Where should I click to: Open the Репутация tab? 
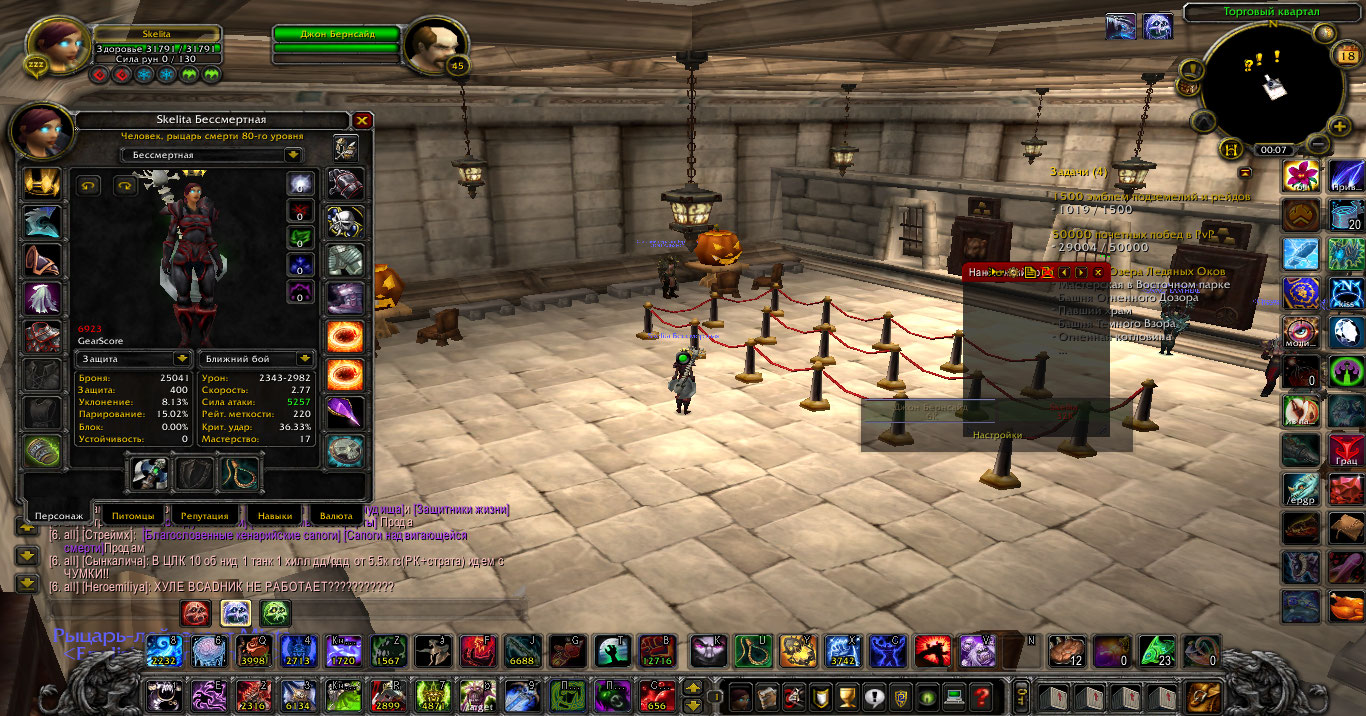[x=204, y=516]
